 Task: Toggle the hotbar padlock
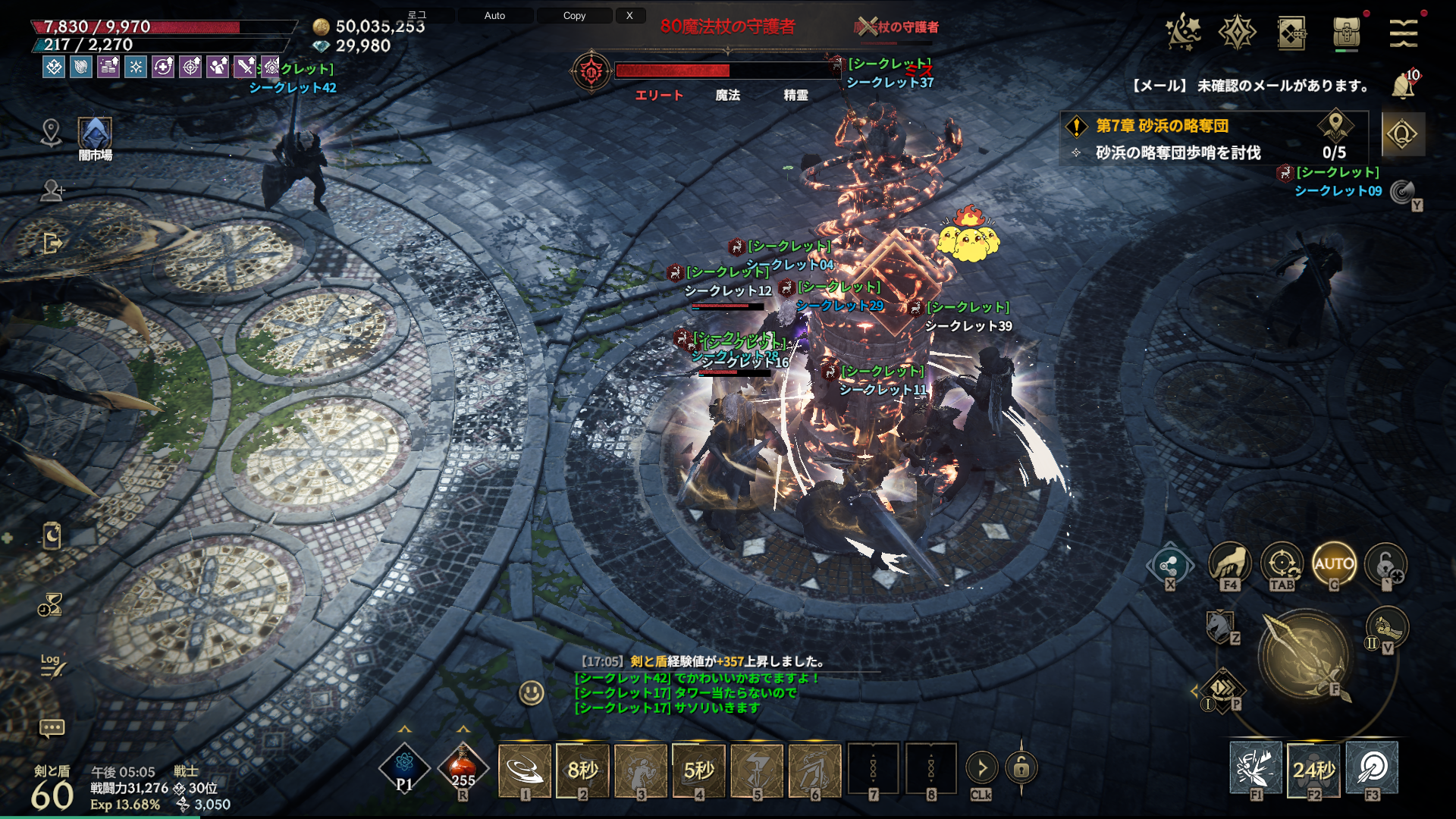pyautogui.click(x=1021, y=768)
